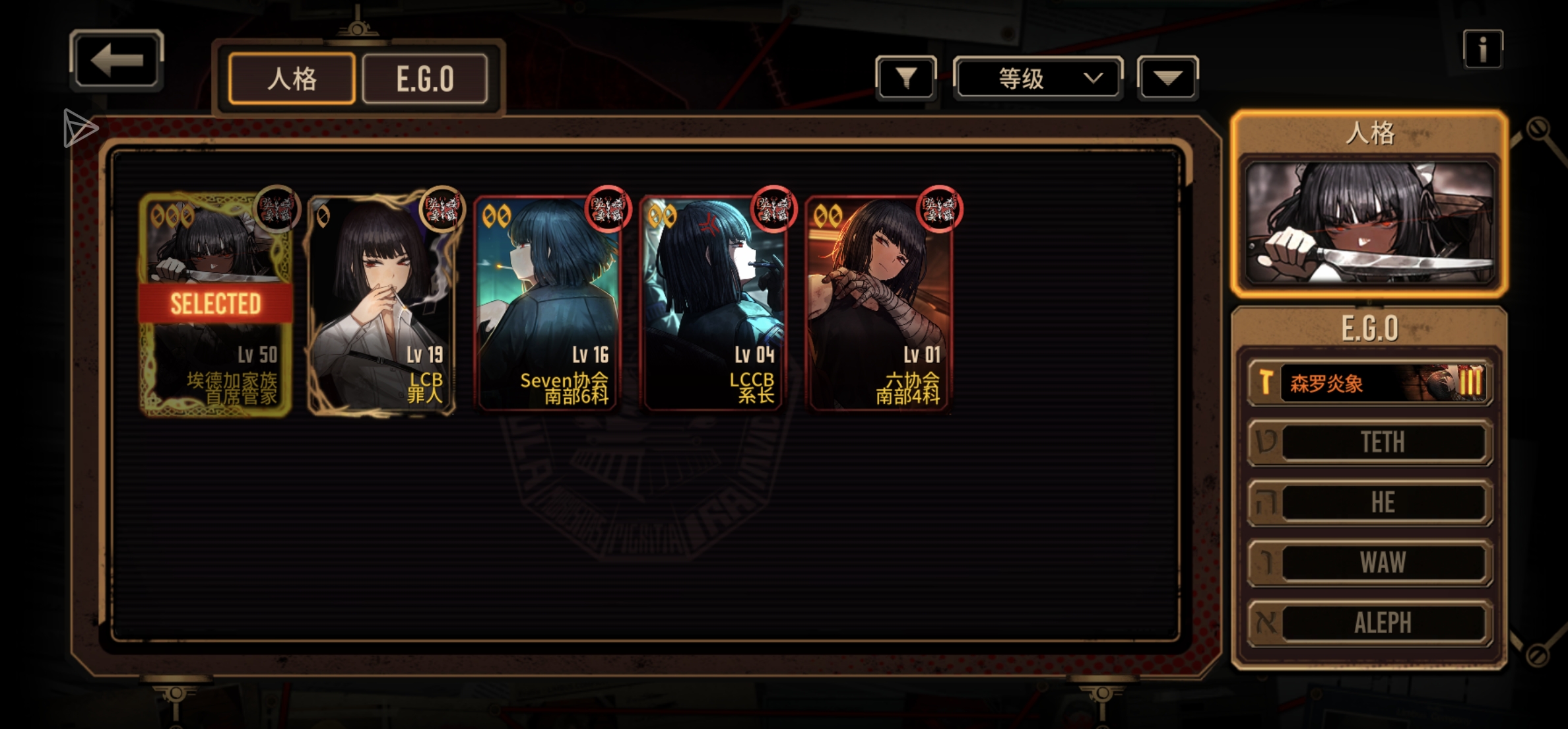Go back with the arrow button
Screen dimensions: 1568x729
(117, 61)
